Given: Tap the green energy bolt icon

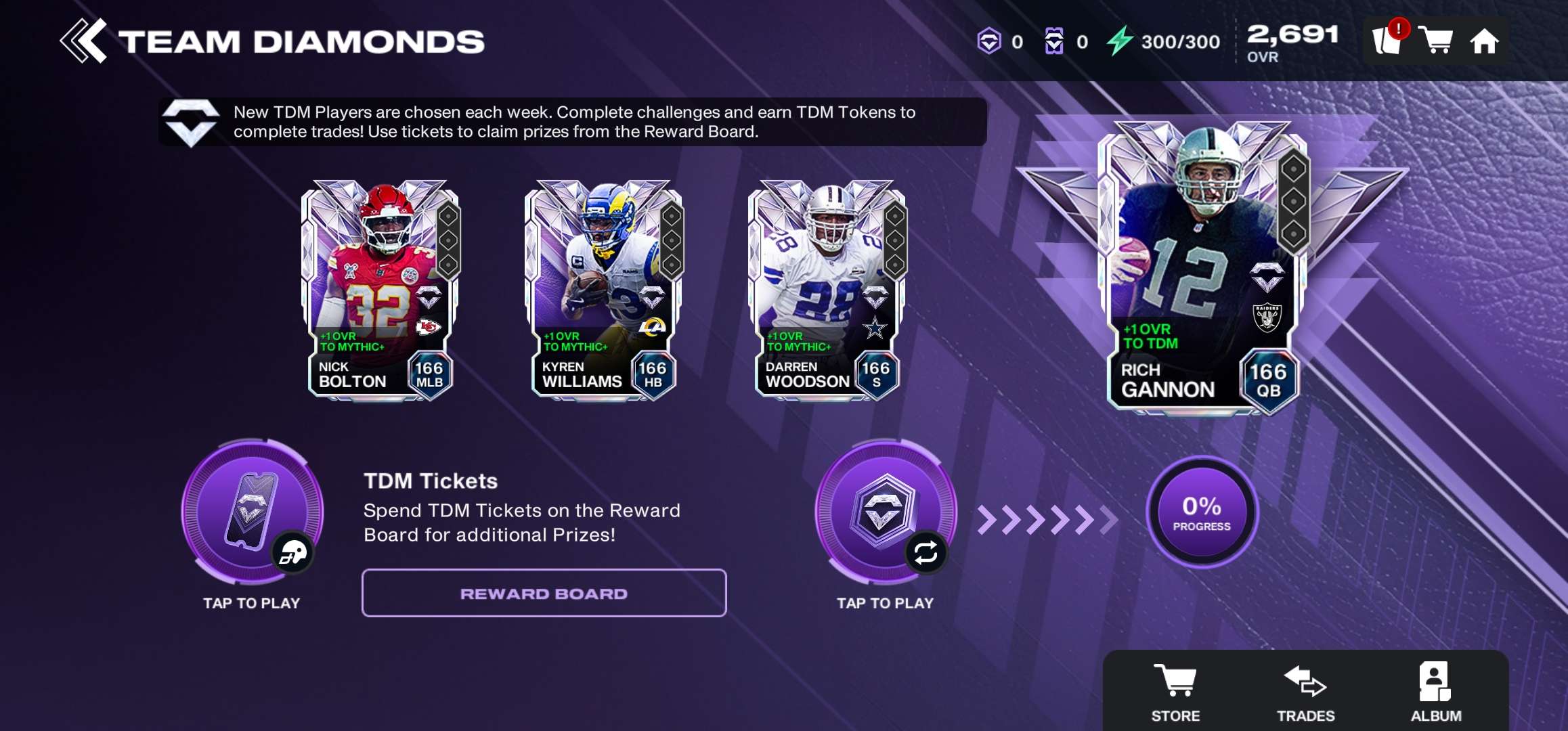Looking at the screenshot, I should click(1120, 41).
